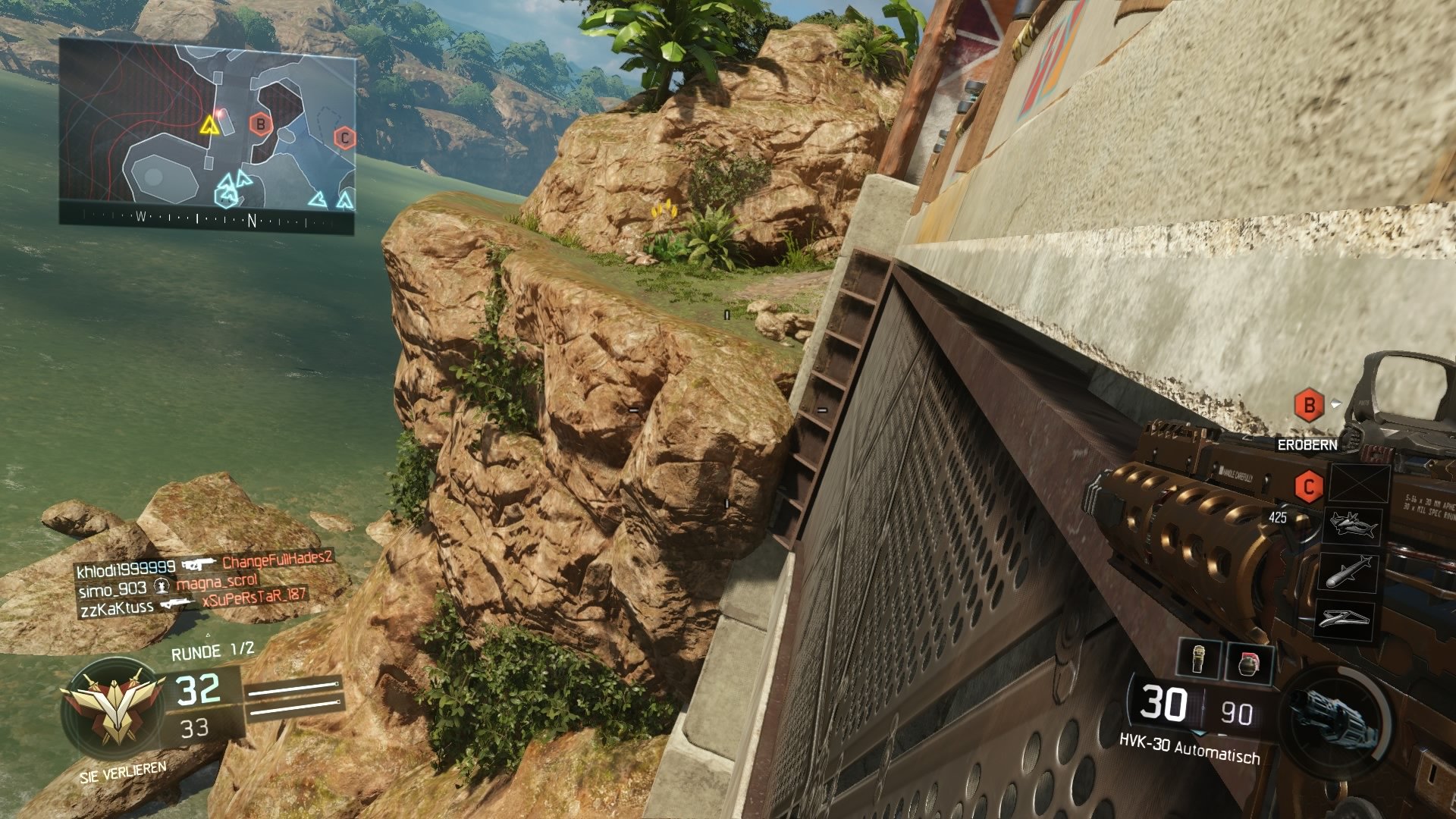This screenshot has width=1456, height=819.
Task: Select objective C marker on the minimap
Action: [x=346, y=138]
